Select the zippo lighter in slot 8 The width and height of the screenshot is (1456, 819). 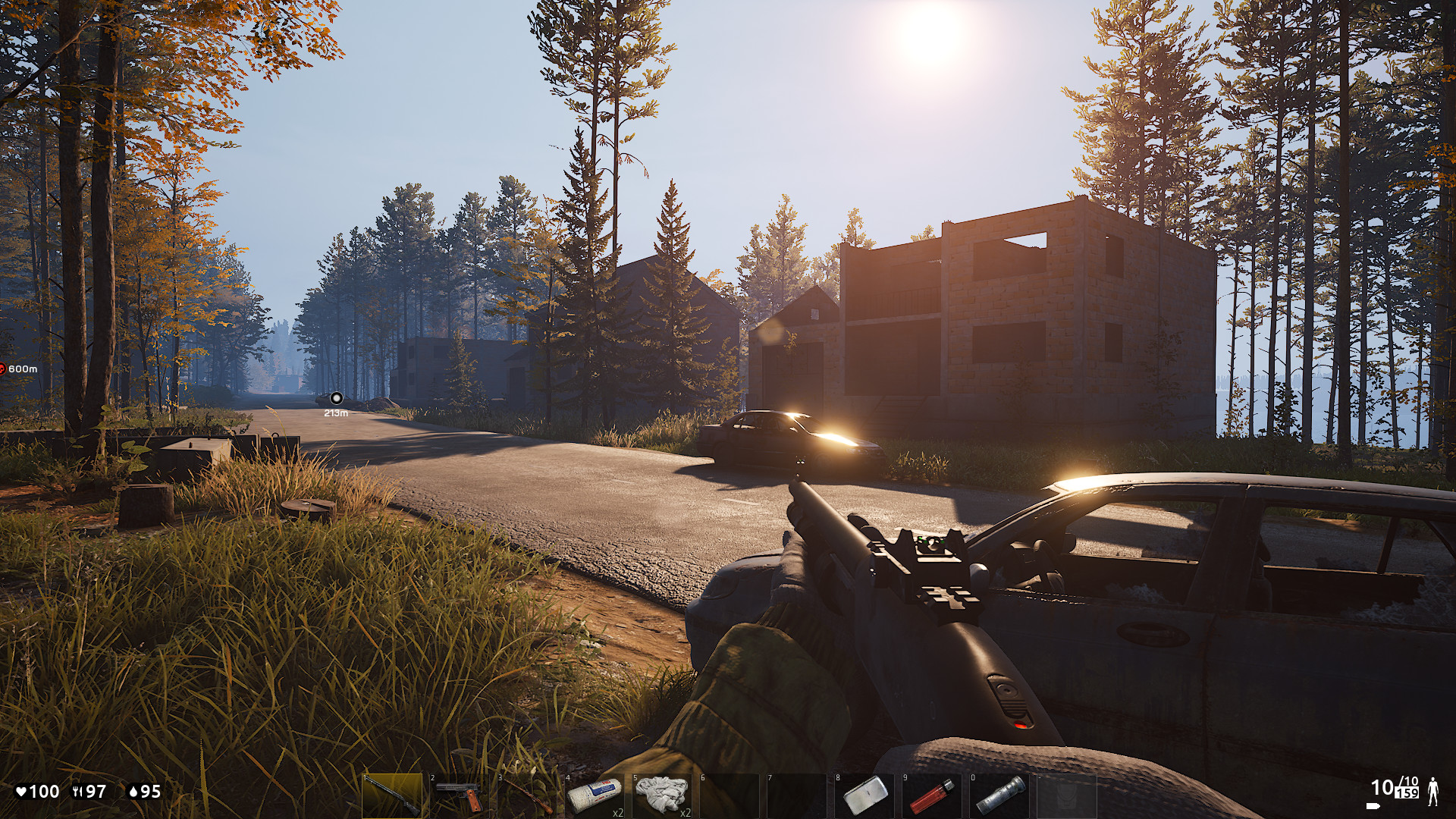(x=864, y=795)
